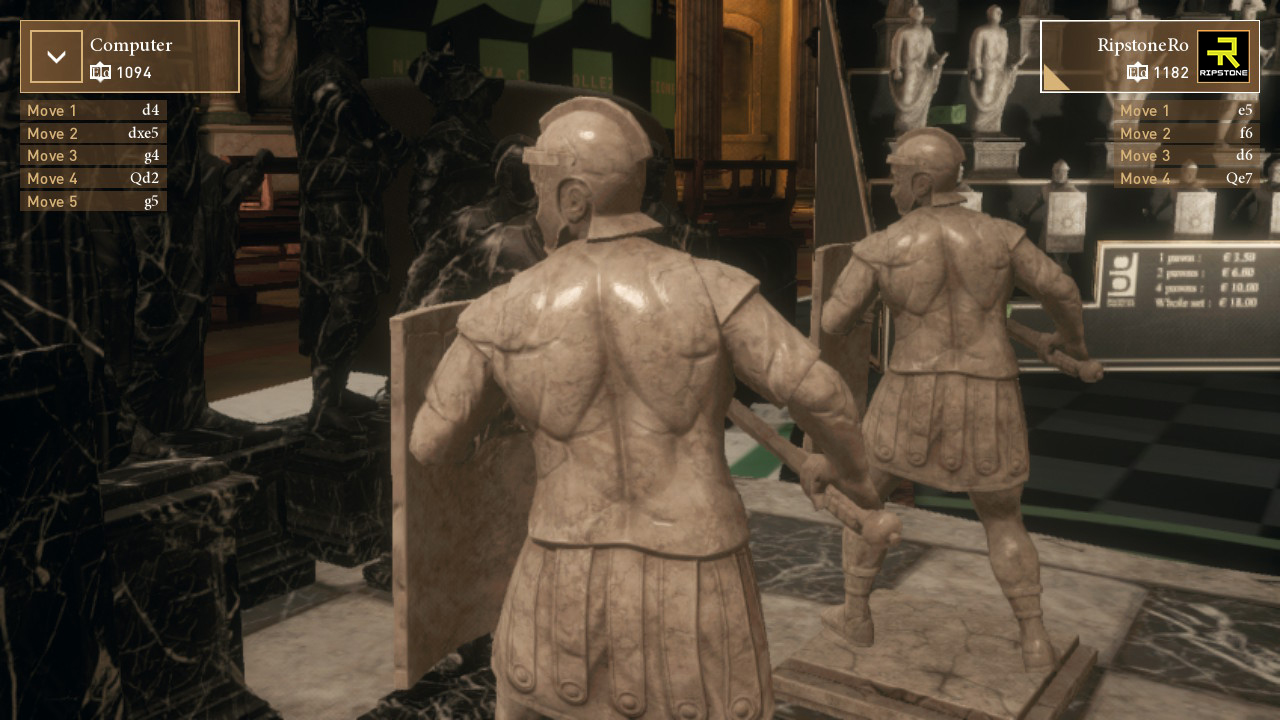Click the Computer's Move 4 Qd2 entry
Viewport: 1280px width, 720px height.
(x=93, y=179)
